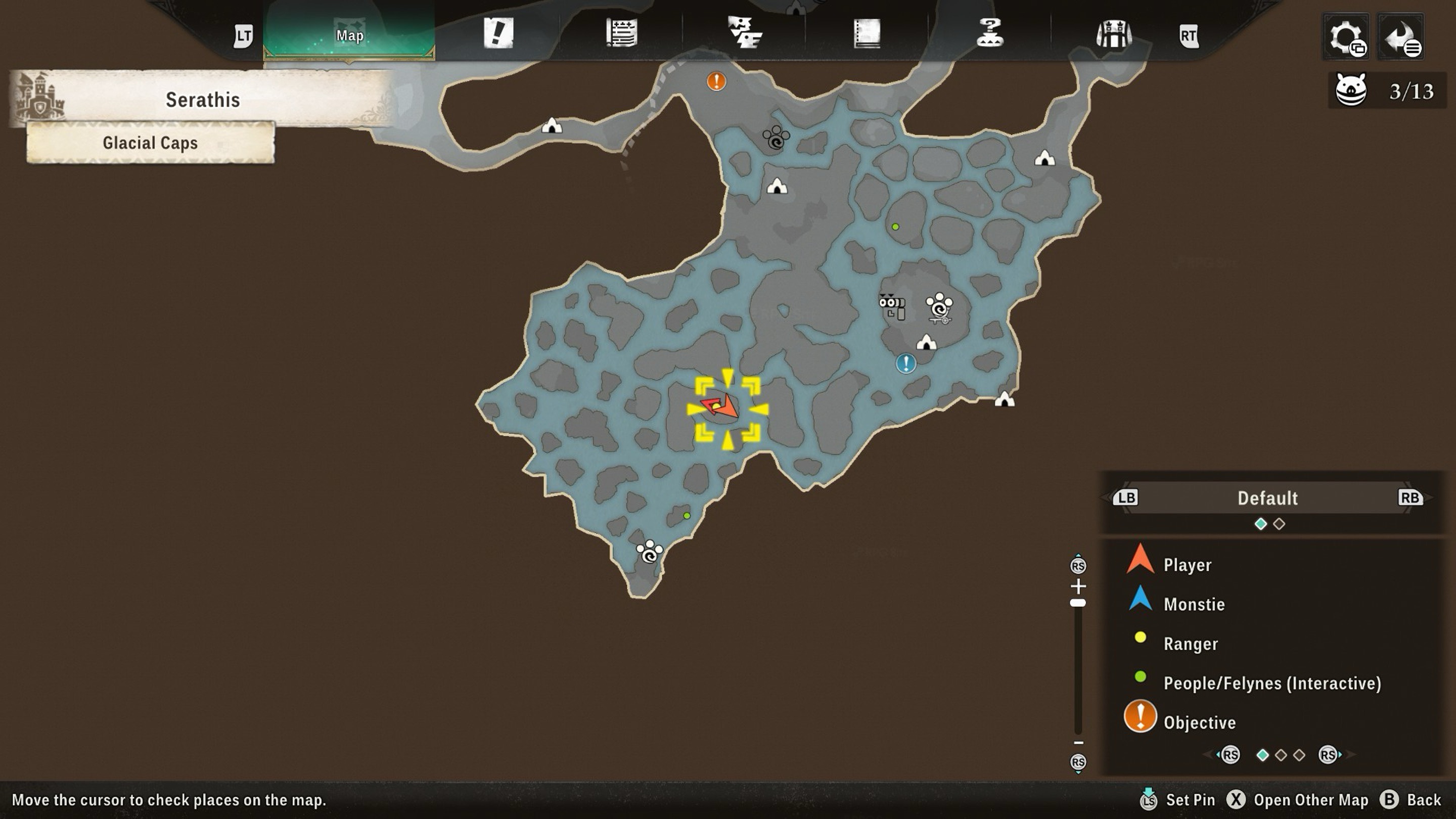Switch to the notebook tab
This screenshot has height=819, width=1456.
click(x=867, y=33)
